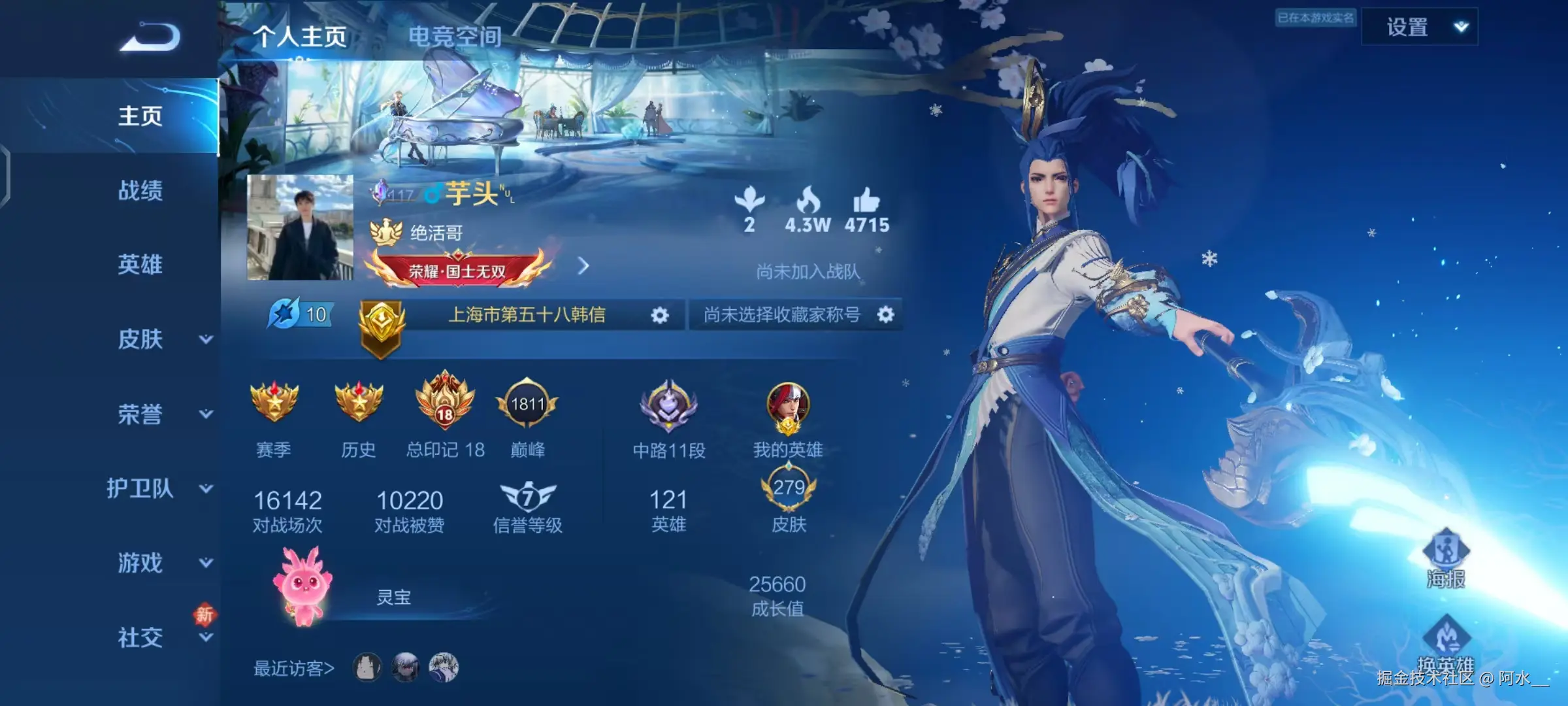Click the player's profile photo
Image resolution: width=1568 pixels, height=706 pixels.
(x=300, y=227)
